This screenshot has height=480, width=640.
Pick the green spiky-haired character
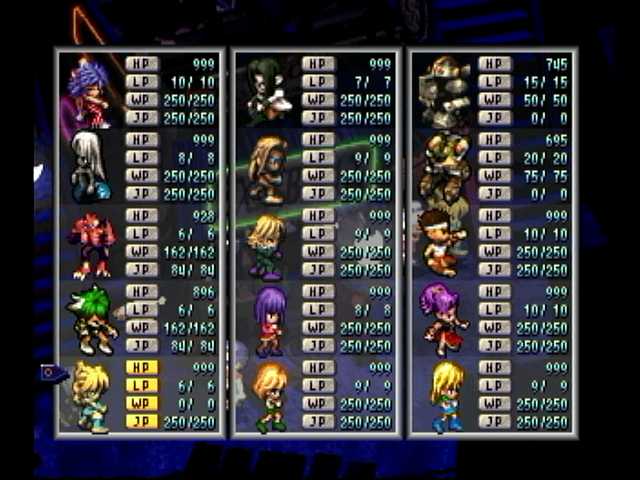tap(91, 320)
